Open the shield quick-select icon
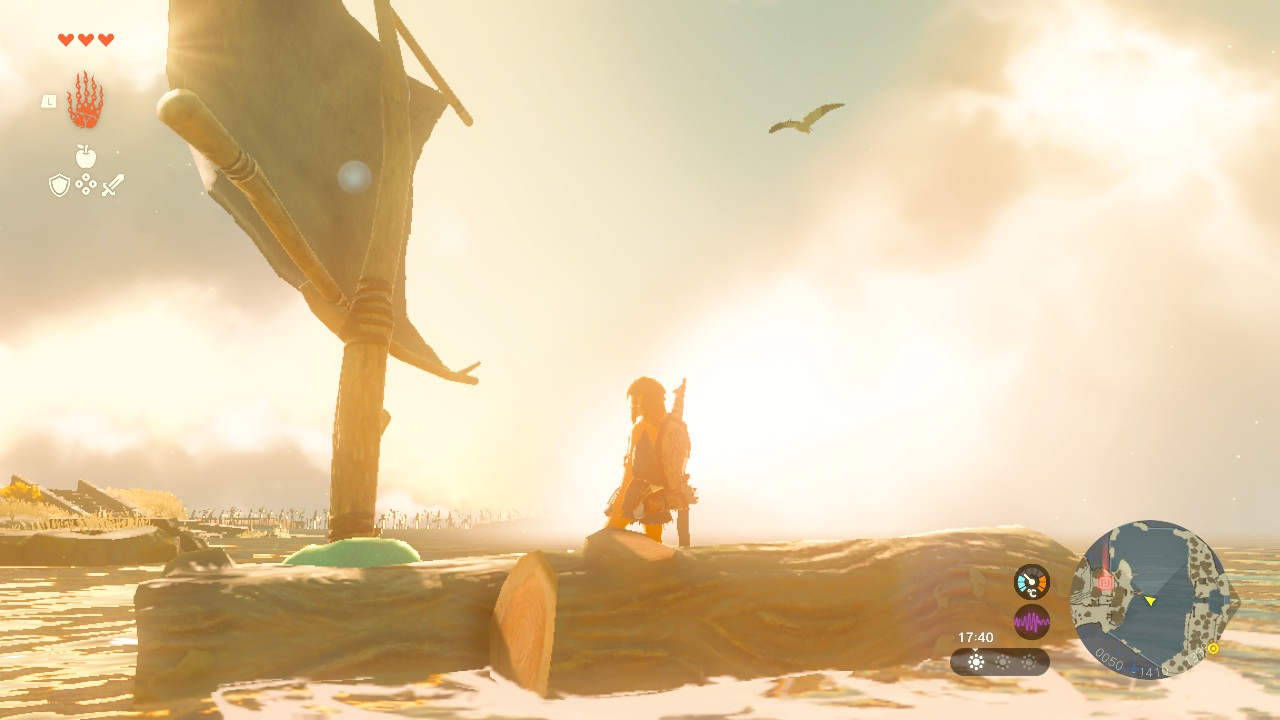Image resolution: width=1280 pixels, height=720 pixels. pyautogui.click(x=60, y=185)
